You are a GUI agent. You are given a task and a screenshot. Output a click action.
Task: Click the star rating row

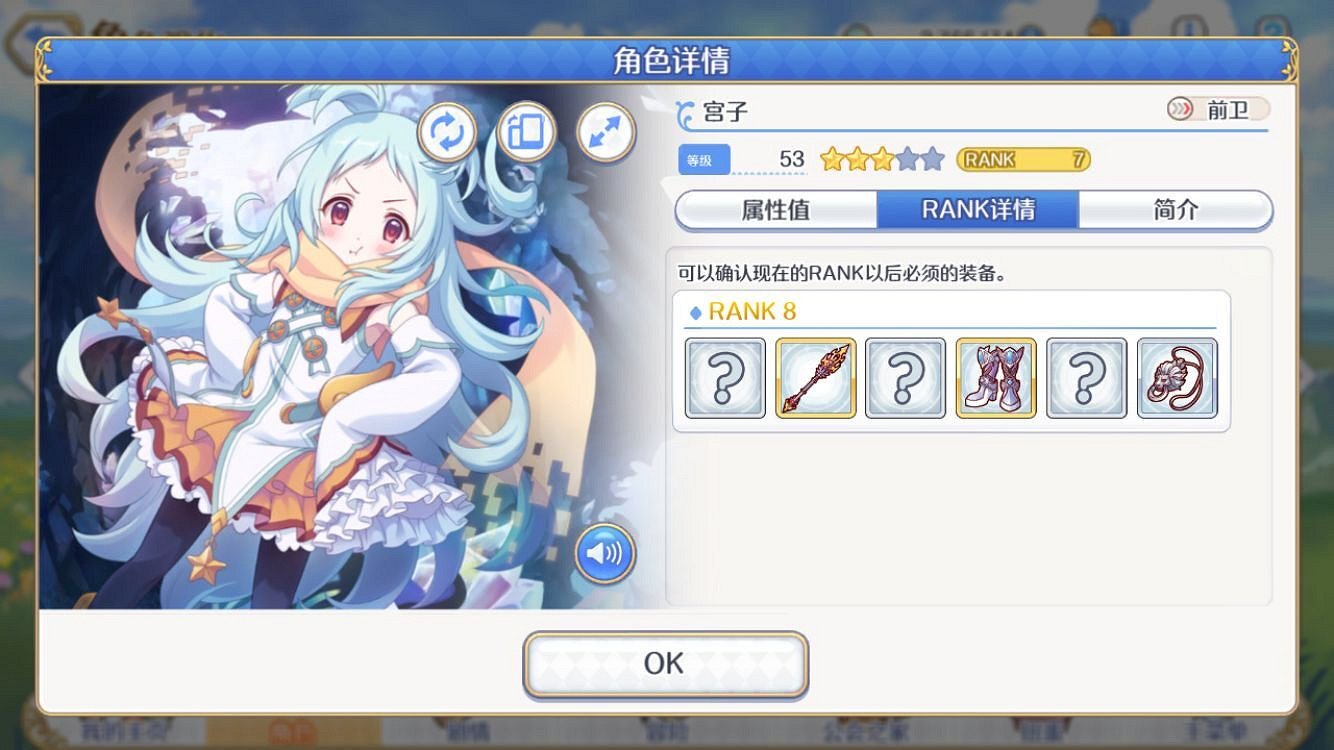pos(880,158)
